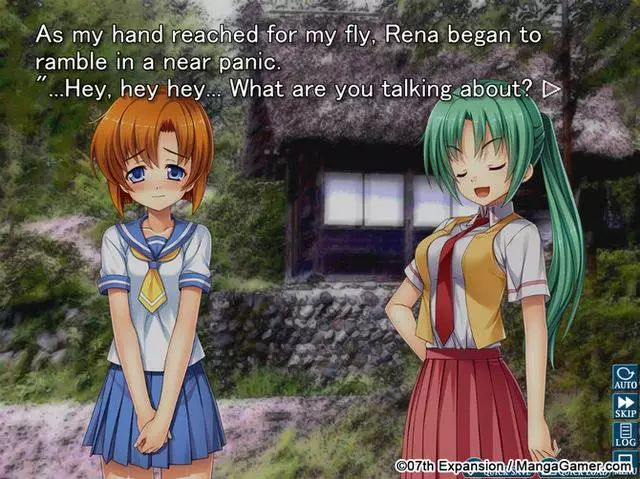Activate the SKIP fast-forward button
The image size is (640, 479).
coord(624,406)
